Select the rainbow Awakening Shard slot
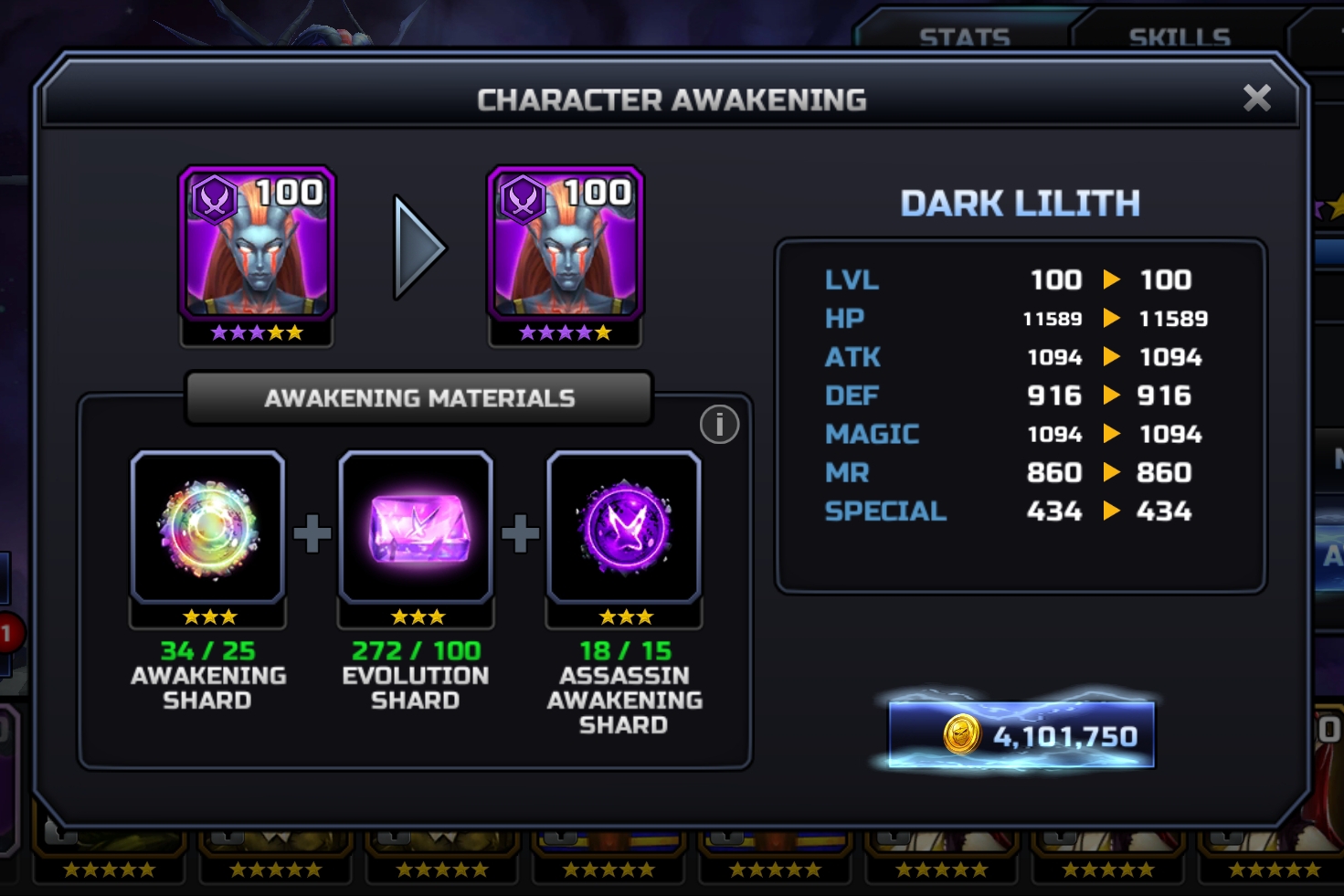The width and height of the screenshot is (1344, 896). pos(208,529)
